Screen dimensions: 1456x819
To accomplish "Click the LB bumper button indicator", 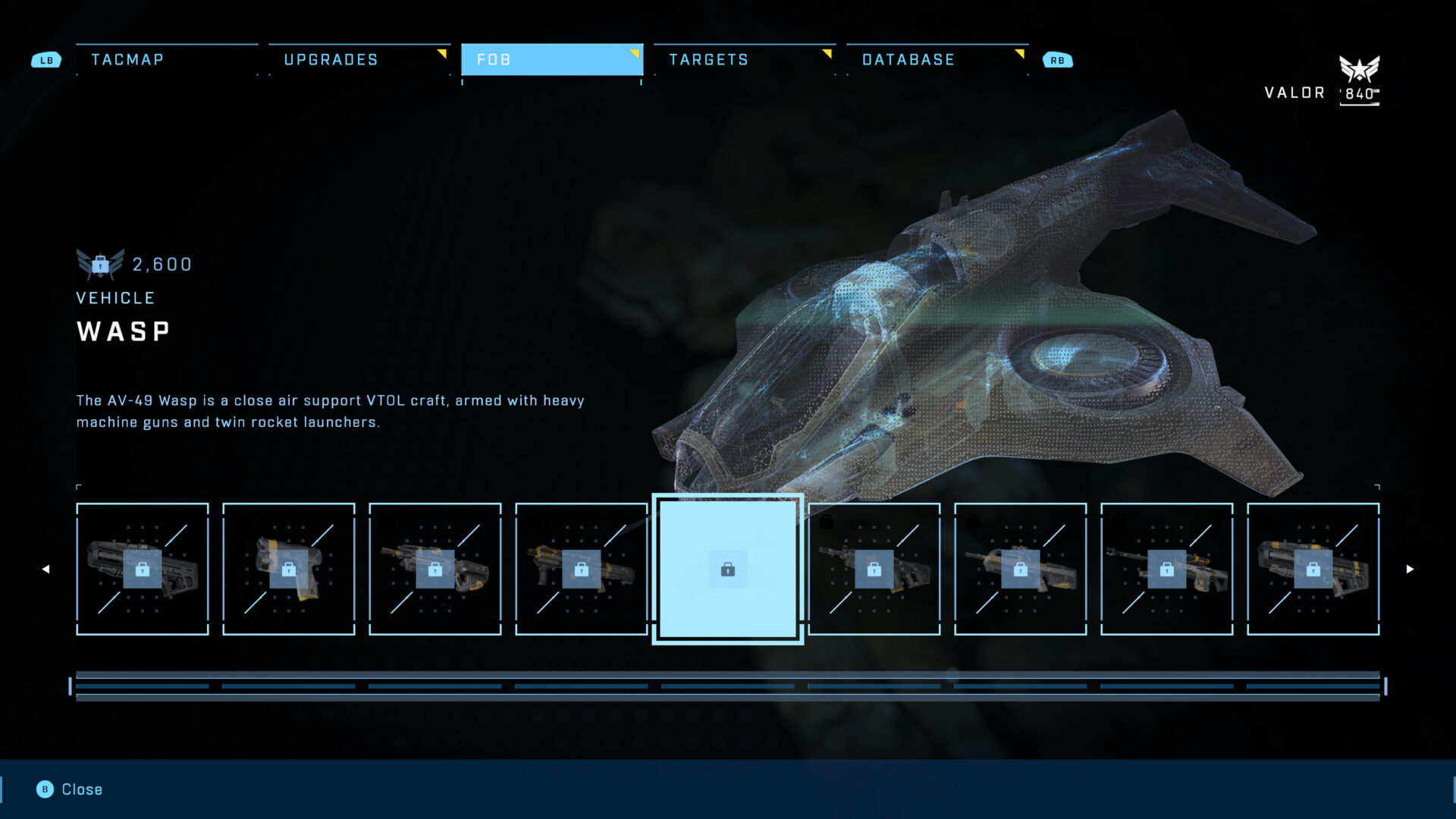I will pyautogui.click(x=46, y=58).
